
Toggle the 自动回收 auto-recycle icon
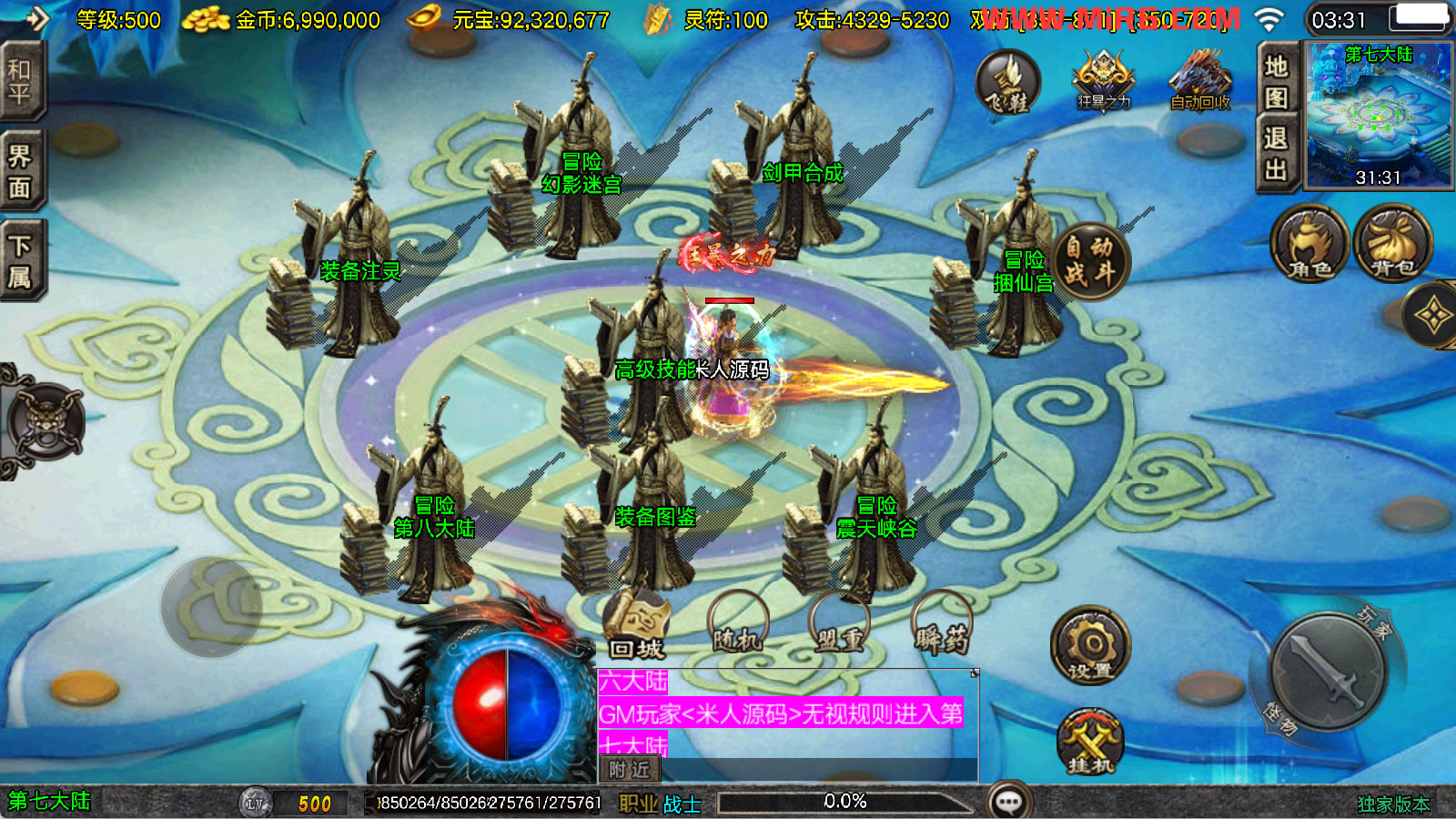point(1200,81)
